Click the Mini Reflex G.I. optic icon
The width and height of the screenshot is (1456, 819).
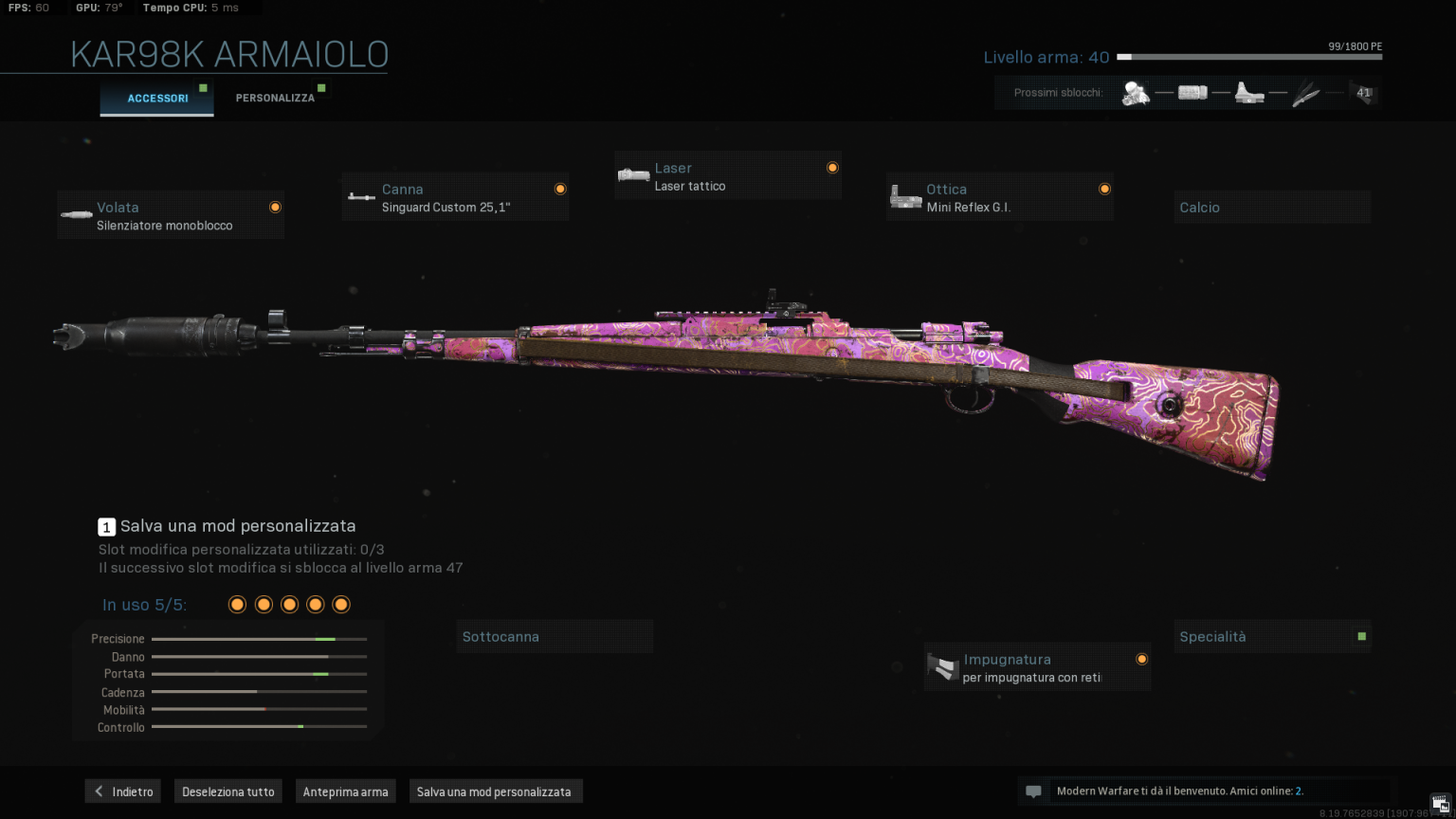click(906, 196)
